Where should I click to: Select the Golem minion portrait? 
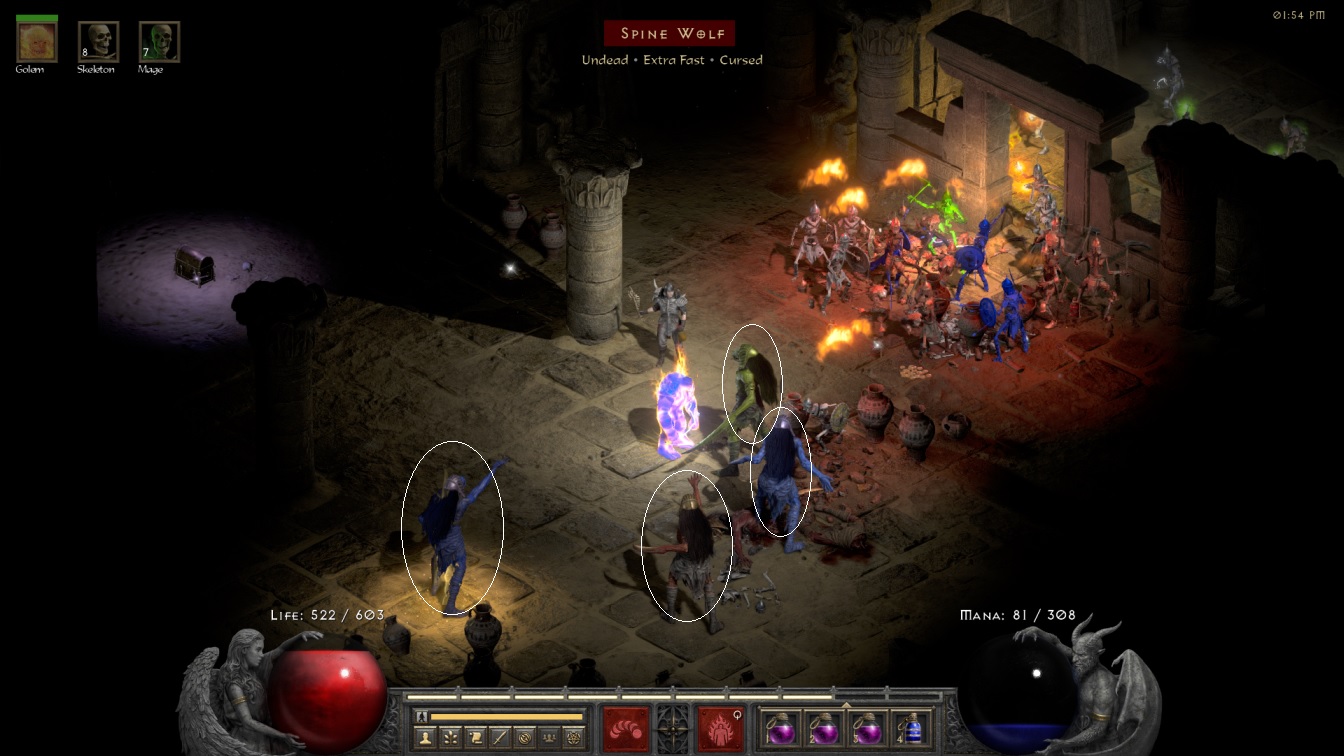click(37, 41)
